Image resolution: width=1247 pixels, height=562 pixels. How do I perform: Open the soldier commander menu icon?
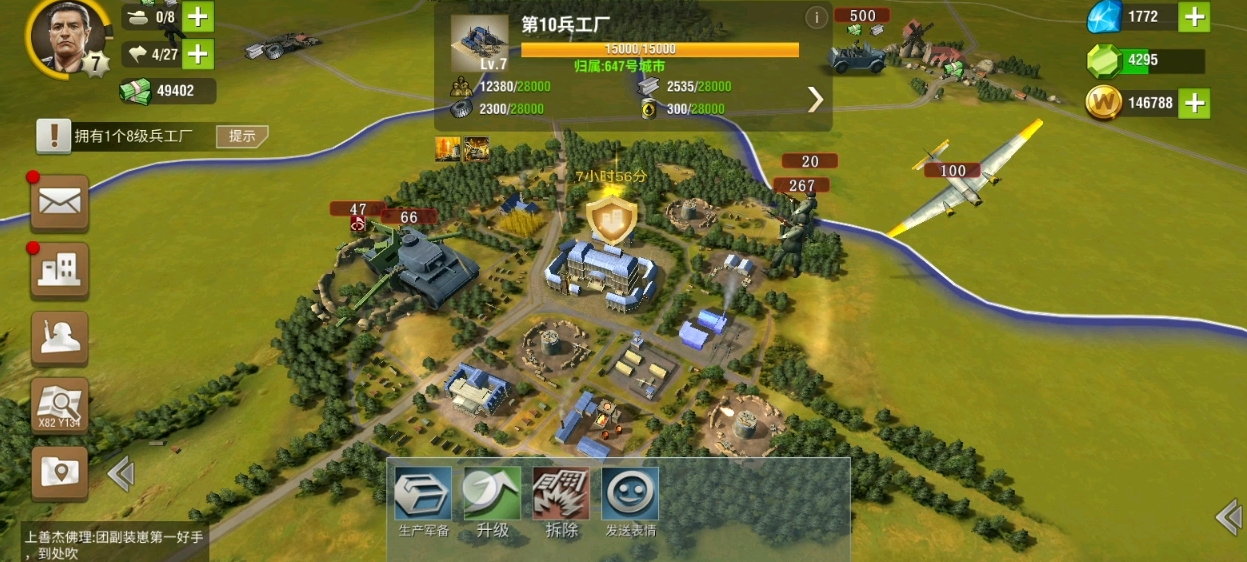(60, 338)
